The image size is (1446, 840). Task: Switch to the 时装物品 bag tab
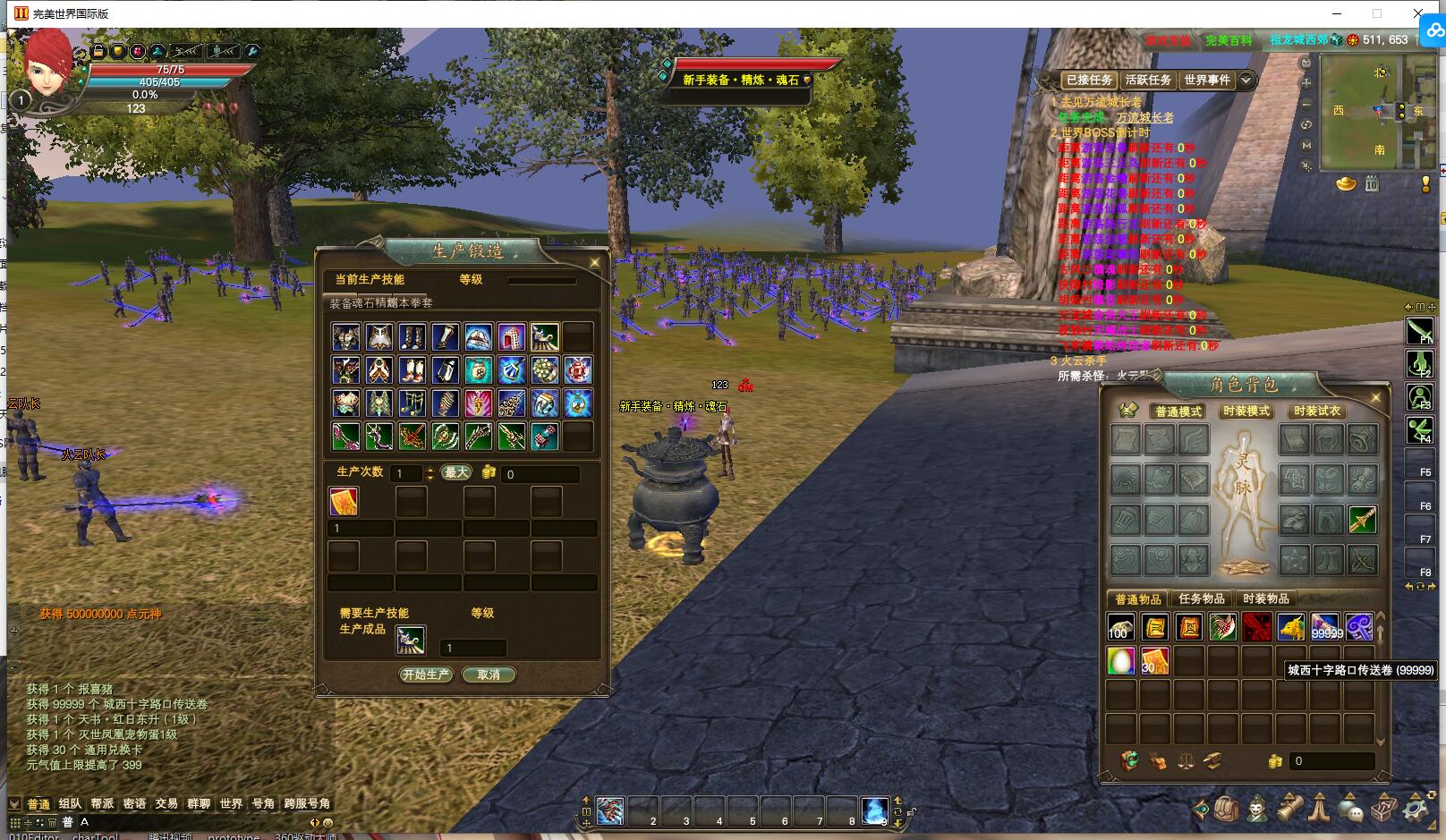click(x=1266, y=598)
